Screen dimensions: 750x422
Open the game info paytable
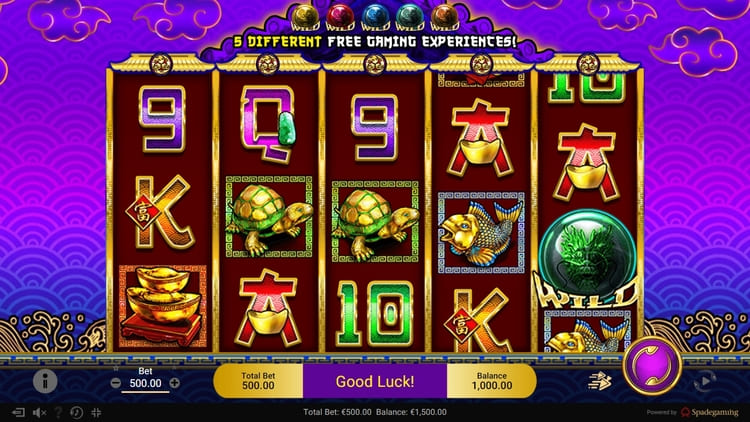click(x=45, y=380)
